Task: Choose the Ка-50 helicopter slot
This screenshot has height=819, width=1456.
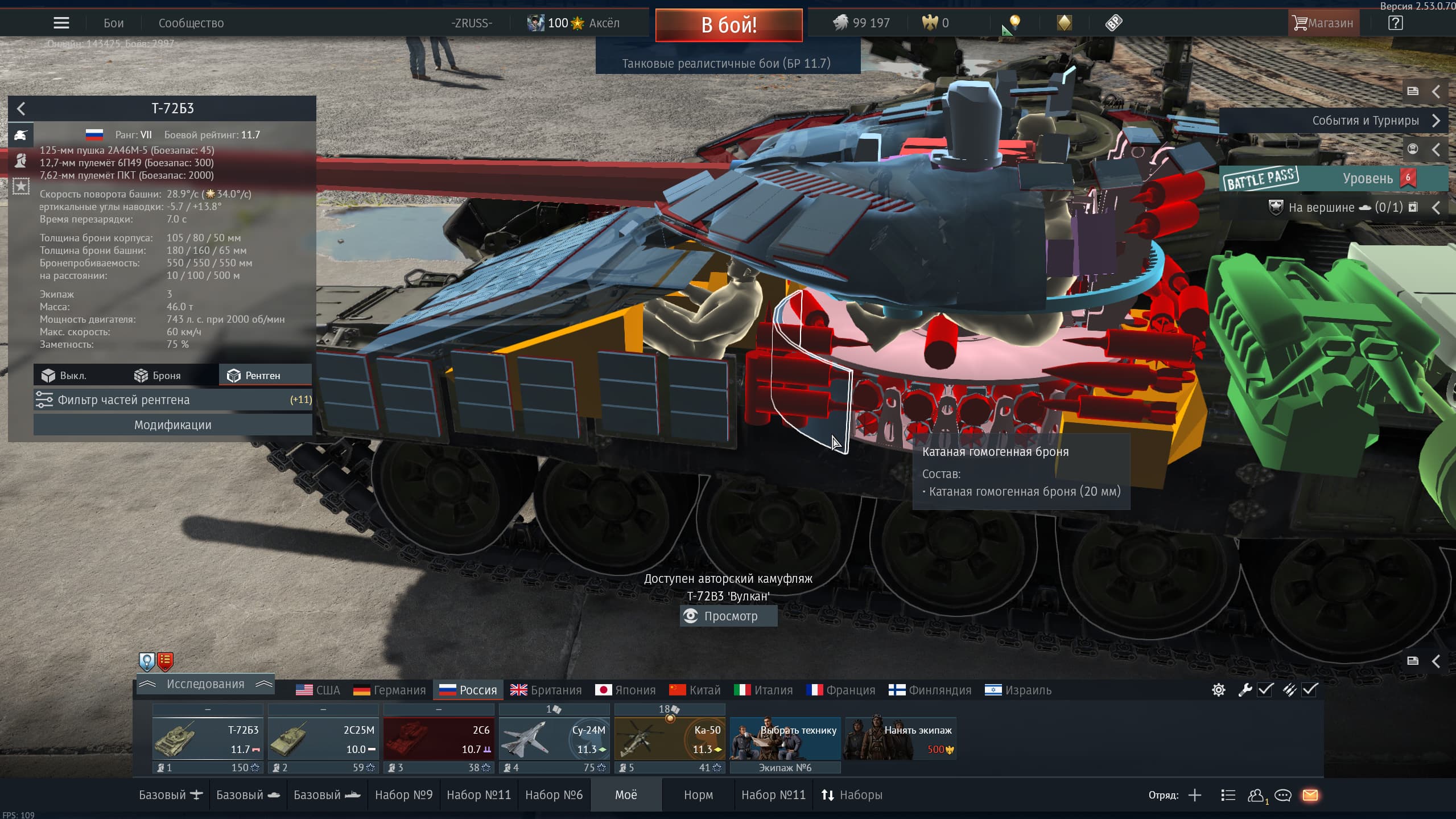Action: tap(670, 739)
